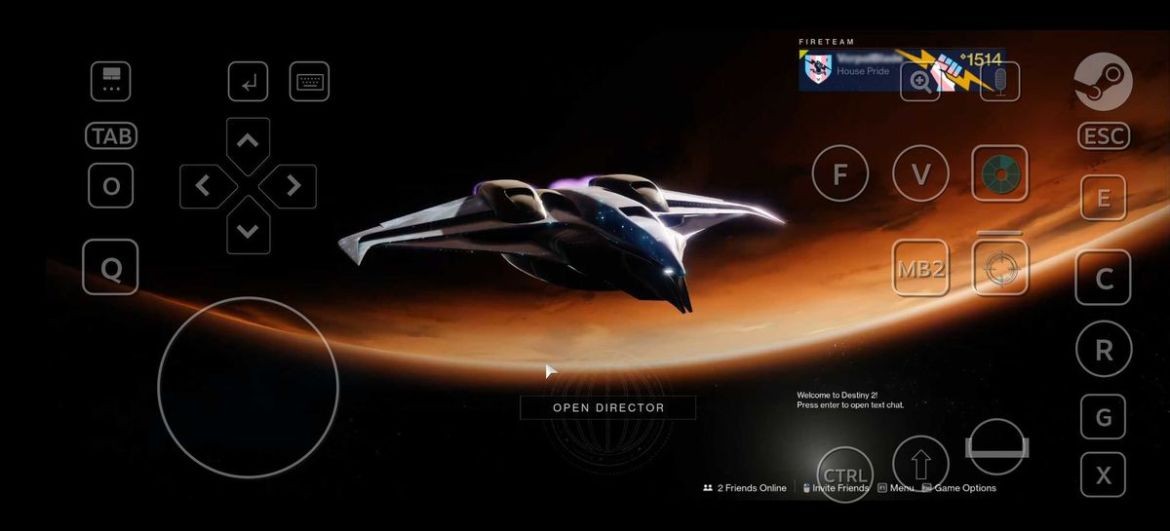Open Game Options in the footer
Viewport: 1170px width, 531px height.
[964, 488]
